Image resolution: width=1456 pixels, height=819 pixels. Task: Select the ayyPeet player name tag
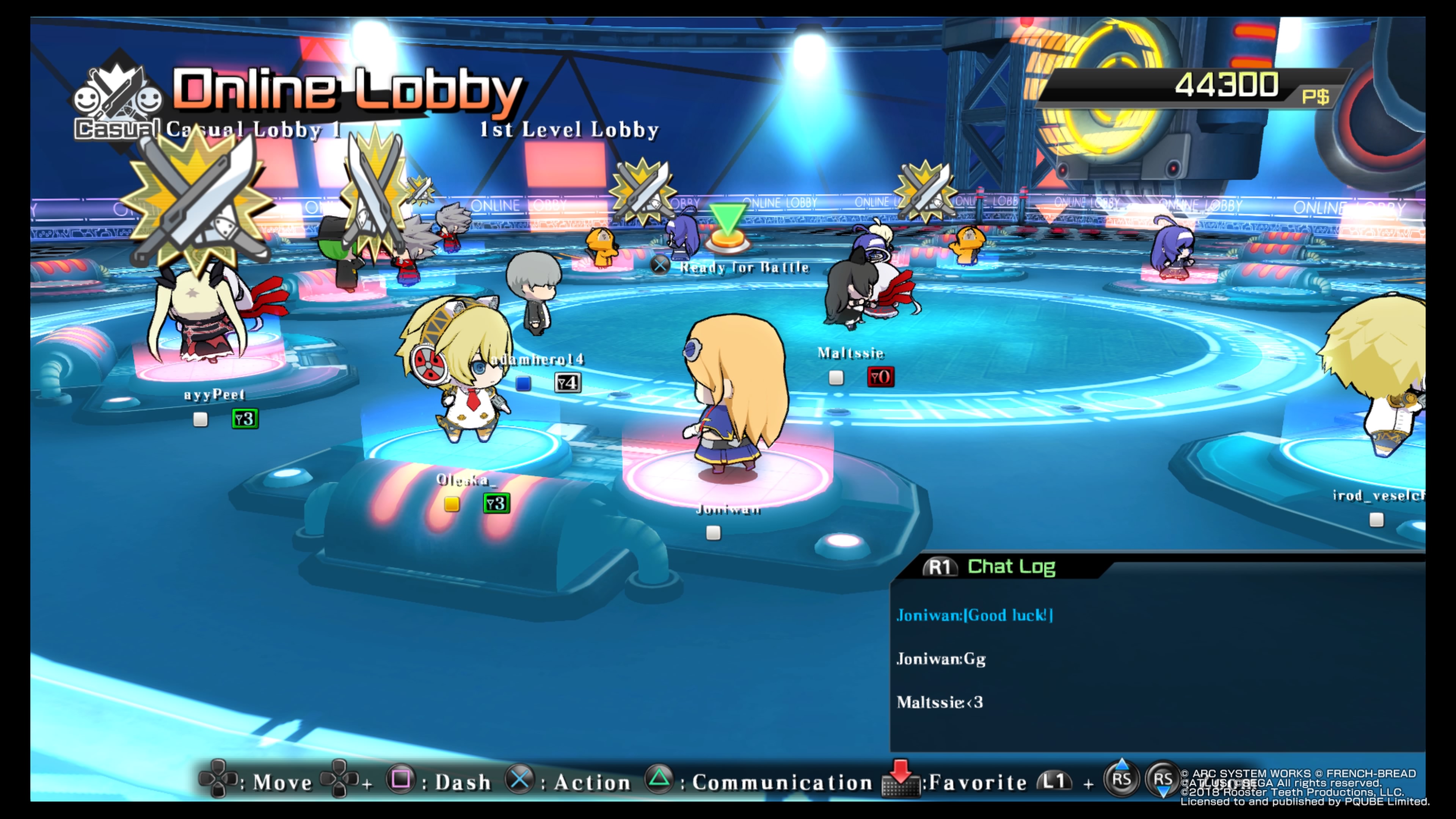214,394
